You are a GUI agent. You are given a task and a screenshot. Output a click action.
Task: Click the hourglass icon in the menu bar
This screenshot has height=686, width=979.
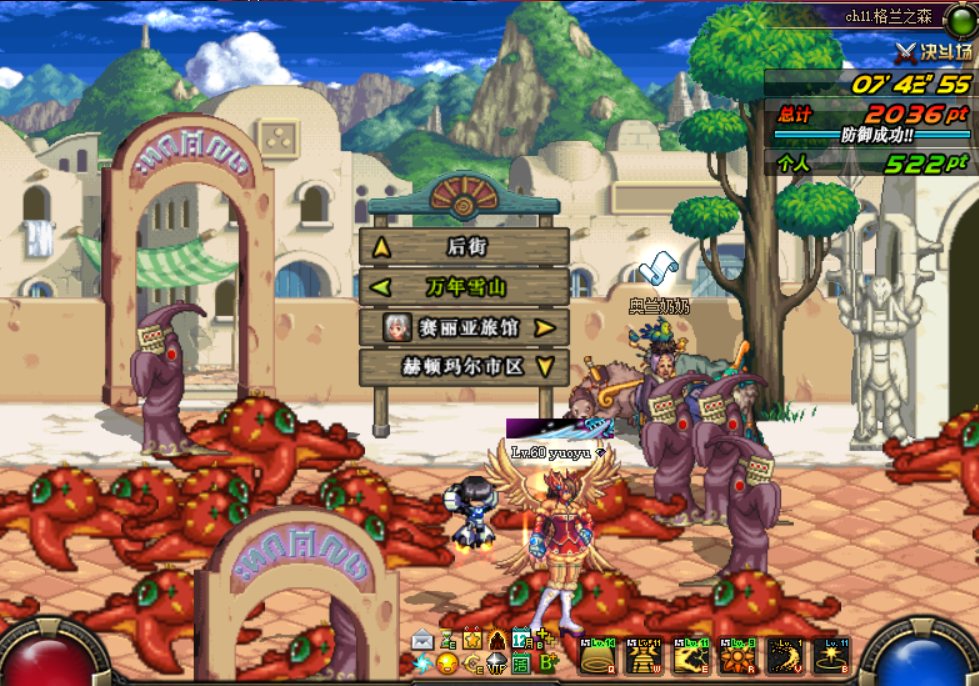click(447, 640)
